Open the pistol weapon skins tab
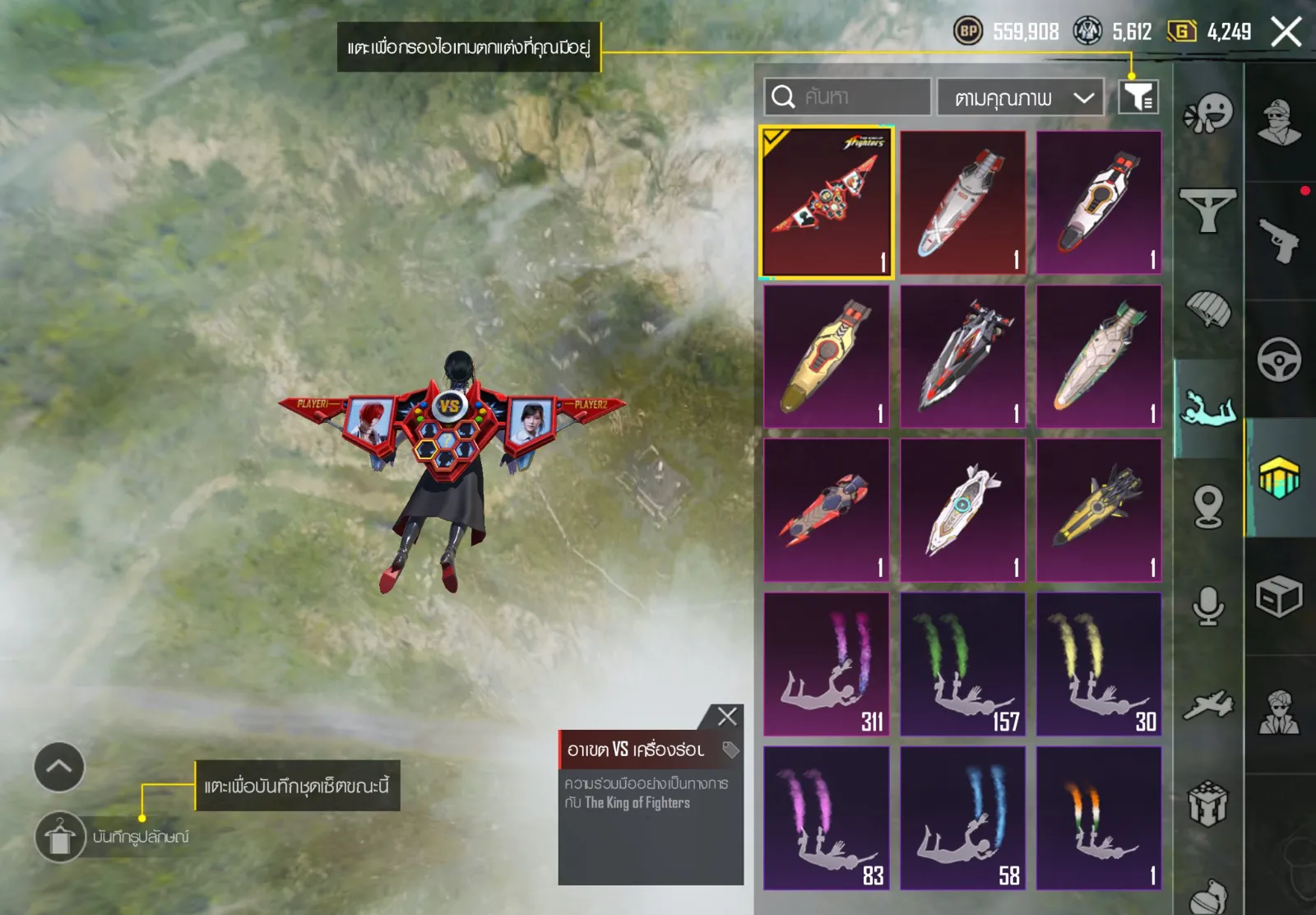1316x915 pixels. pos(1279,240)
